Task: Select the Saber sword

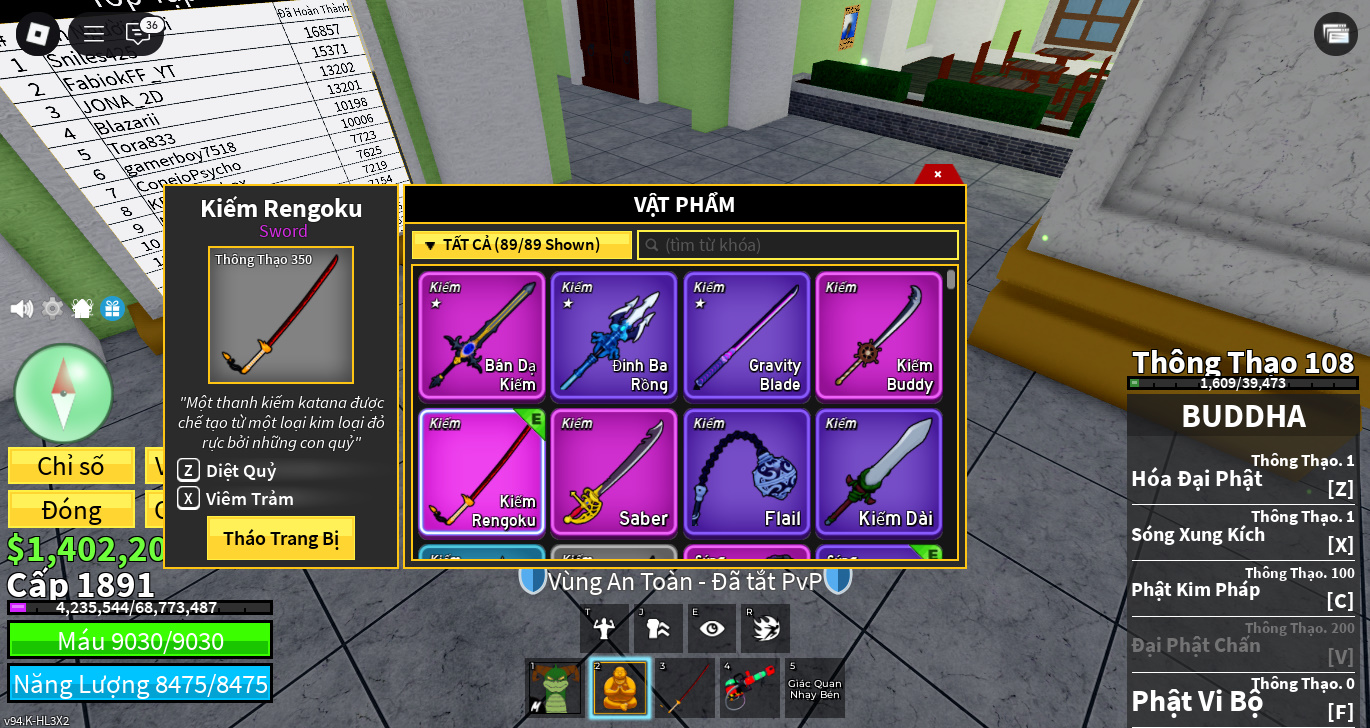Action: coord(614,472)
